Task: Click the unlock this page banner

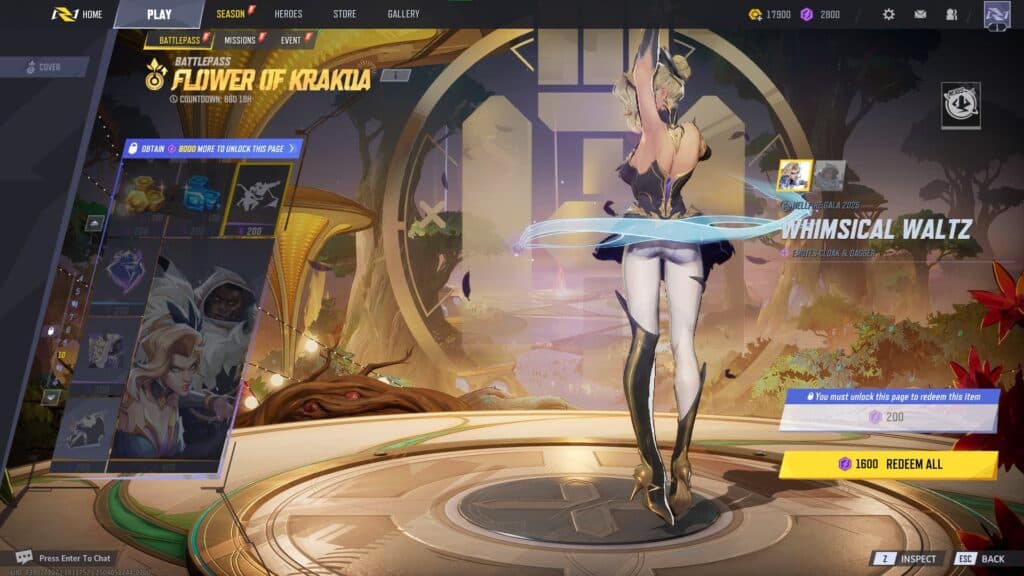Action: coord(211,148)
